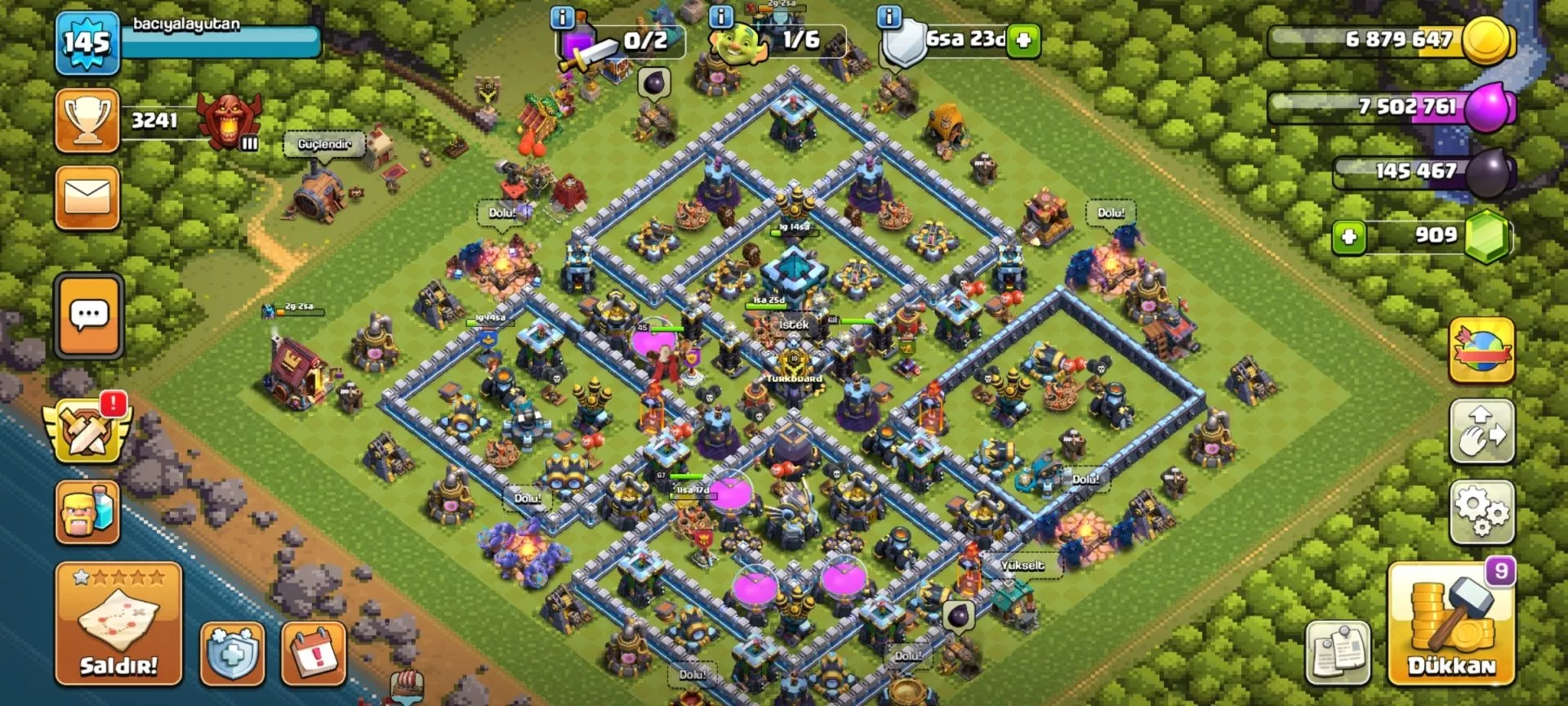Image resolution: width=1568 pixels, height=706 pixels.
Task: Open the army overview with barbarian icon
Action: pyautogui.click(x=87, y=512)
